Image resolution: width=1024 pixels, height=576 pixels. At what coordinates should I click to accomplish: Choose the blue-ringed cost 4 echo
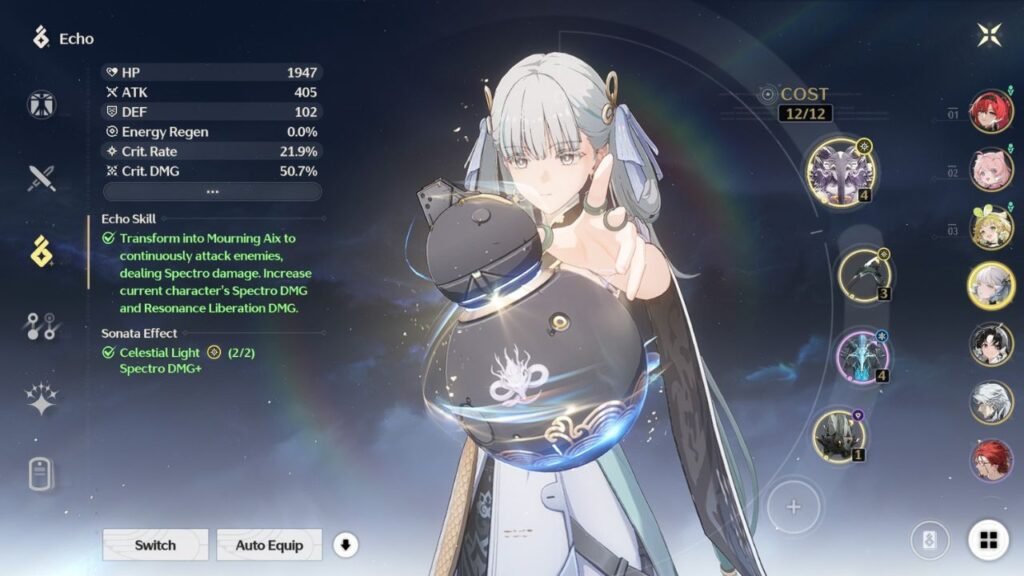(861, 356)
